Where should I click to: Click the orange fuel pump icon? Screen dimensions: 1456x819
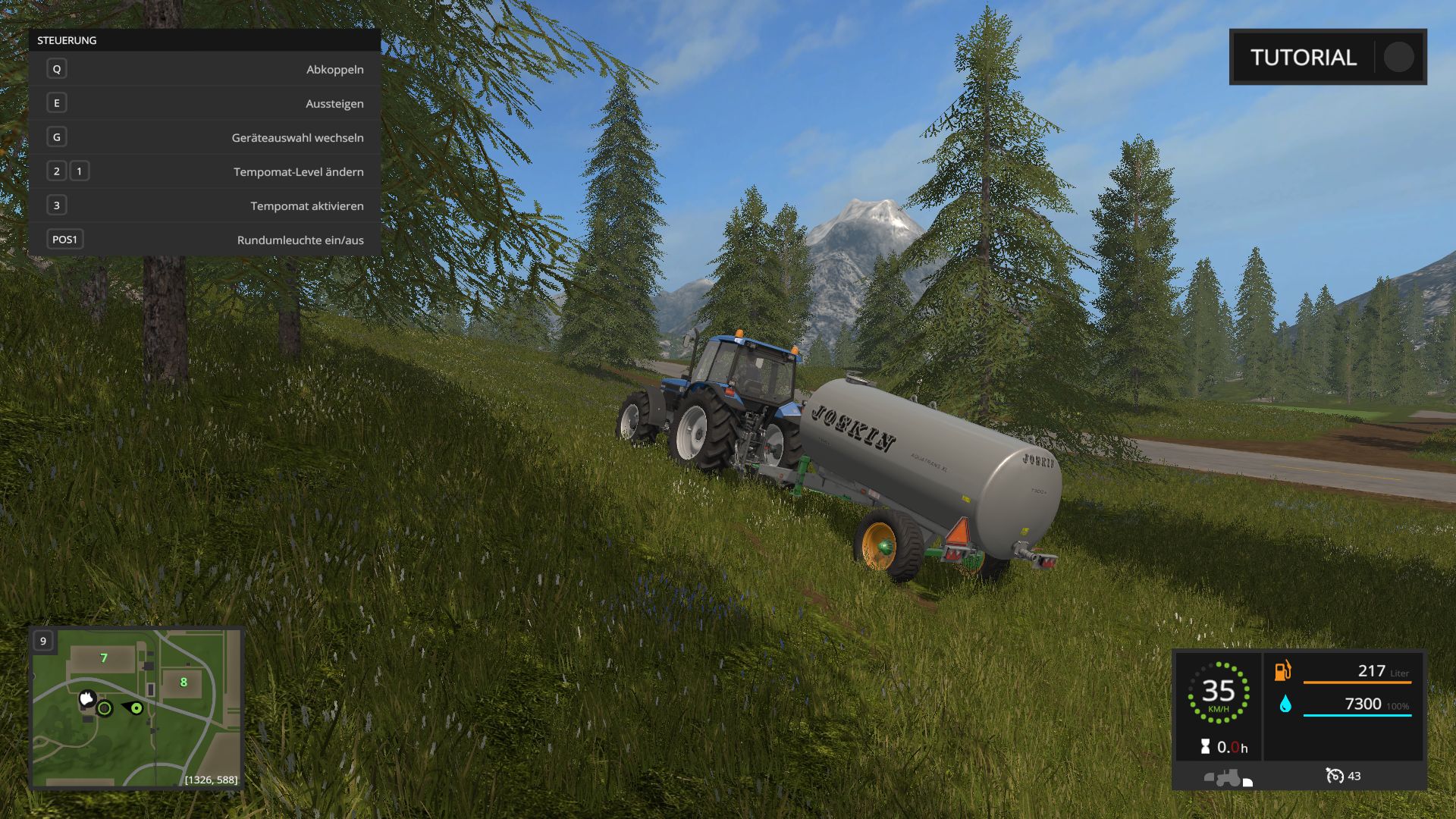(x=1282, y=670)
